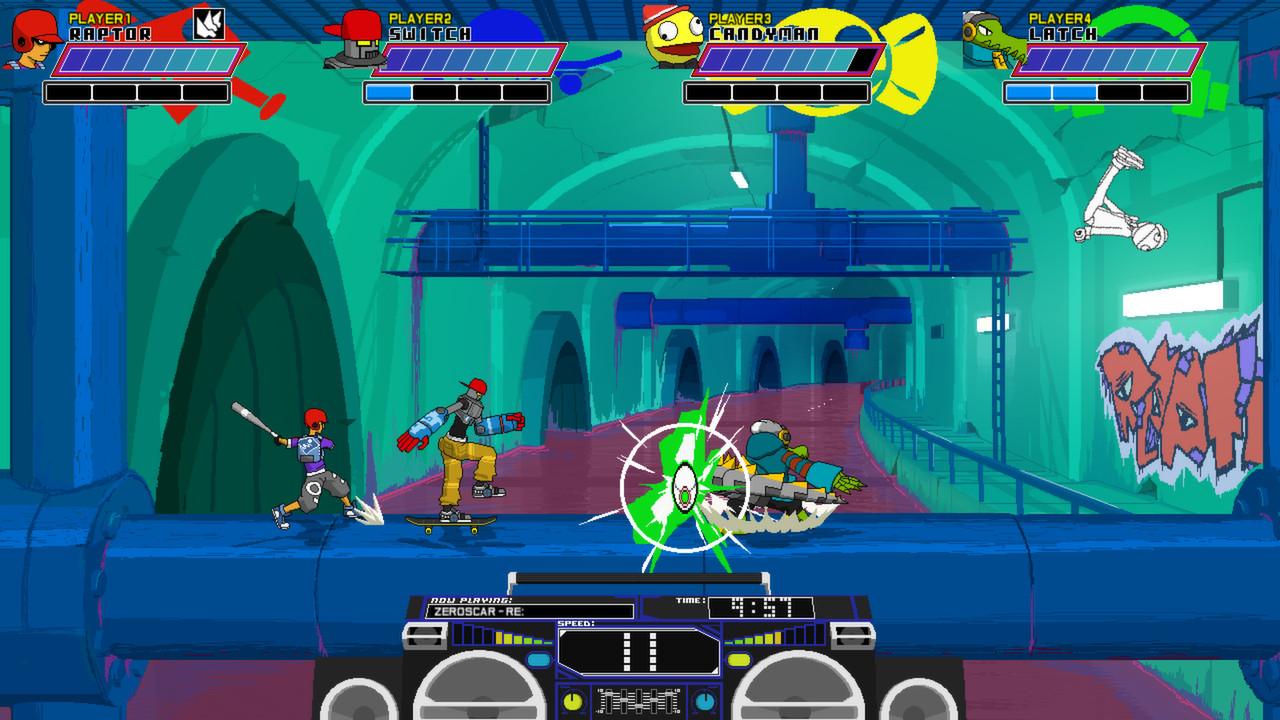Click the blue volume knob on the boombox
The width and height of the screenshot is (1280, 720).
[x=705, y=701]
